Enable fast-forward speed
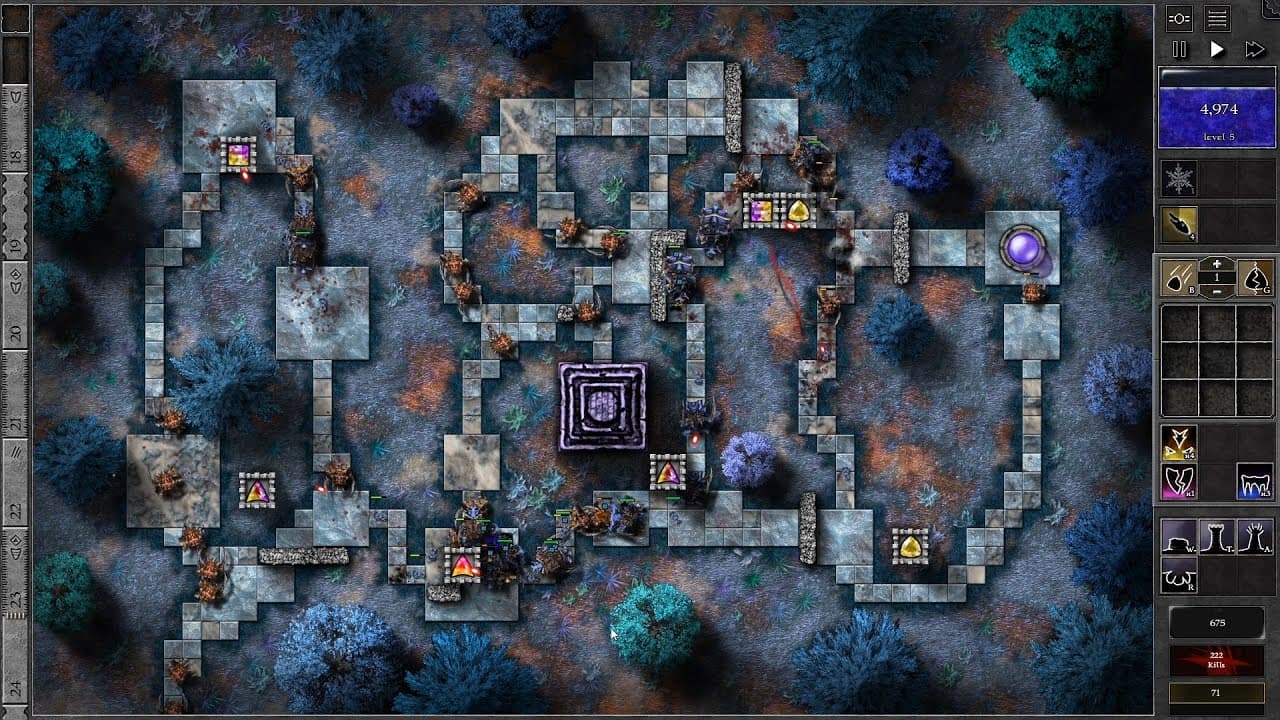Screen dimensions: 1280x720 coord(1253,49)
